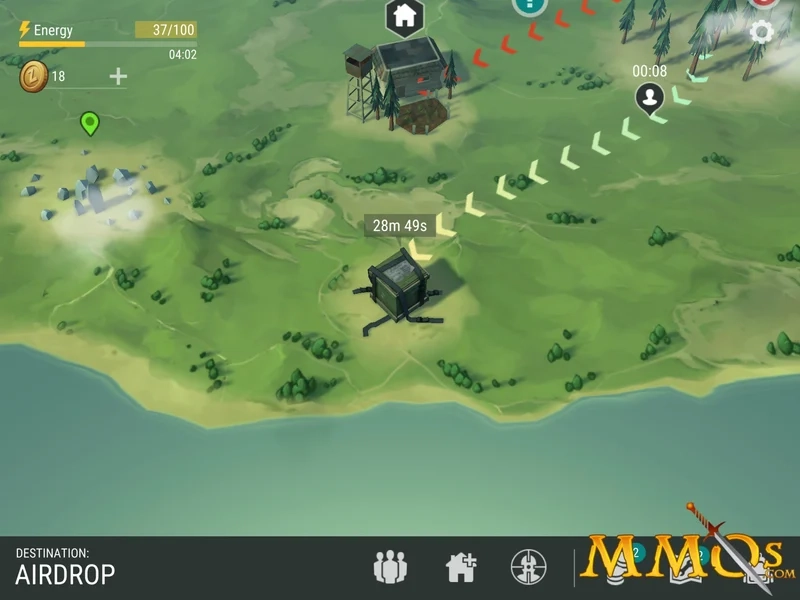Tap the red circular button at top right

coord(765,3)
